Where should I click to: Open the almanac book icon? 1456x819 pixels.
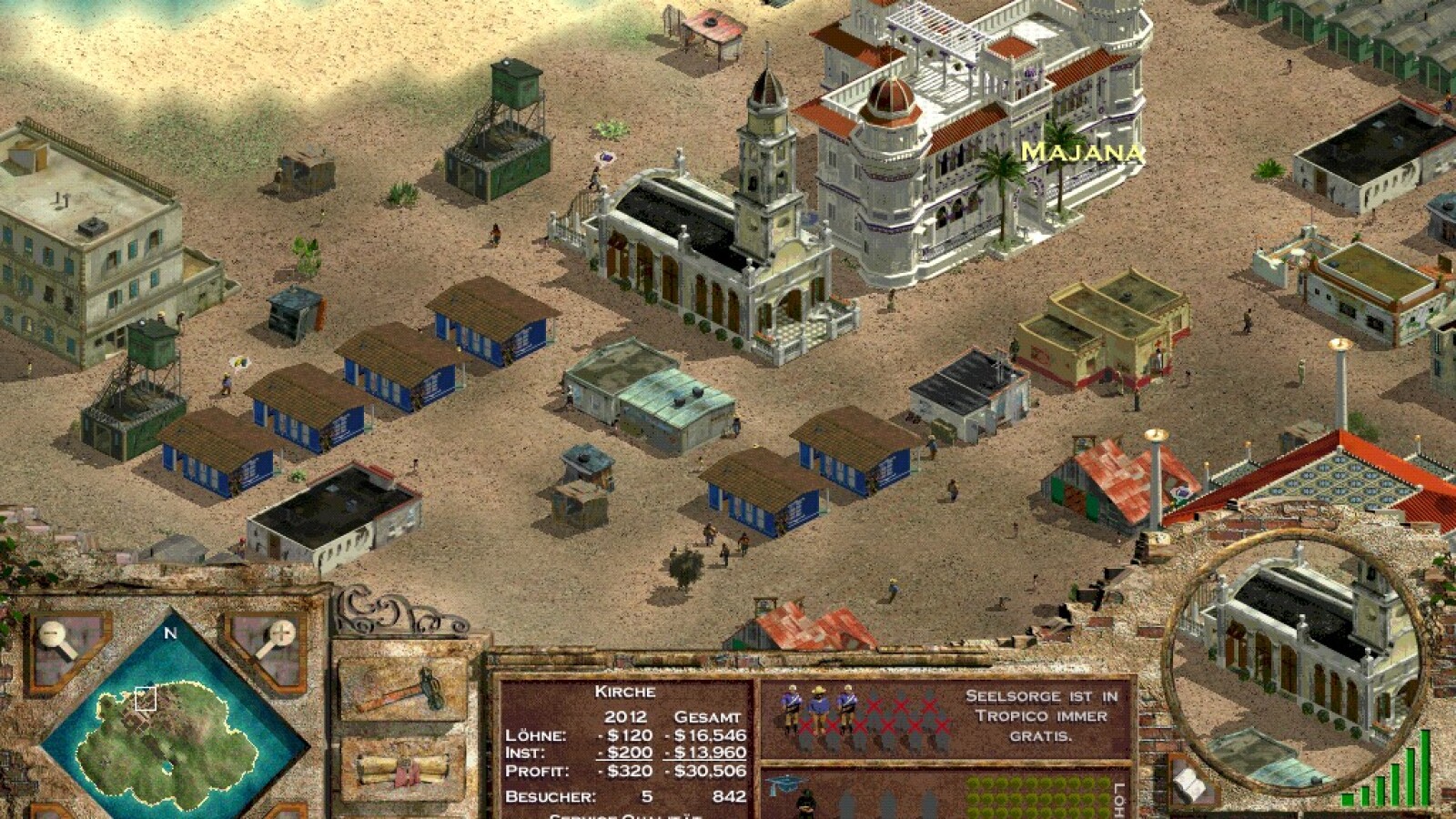click(1190, 783)
